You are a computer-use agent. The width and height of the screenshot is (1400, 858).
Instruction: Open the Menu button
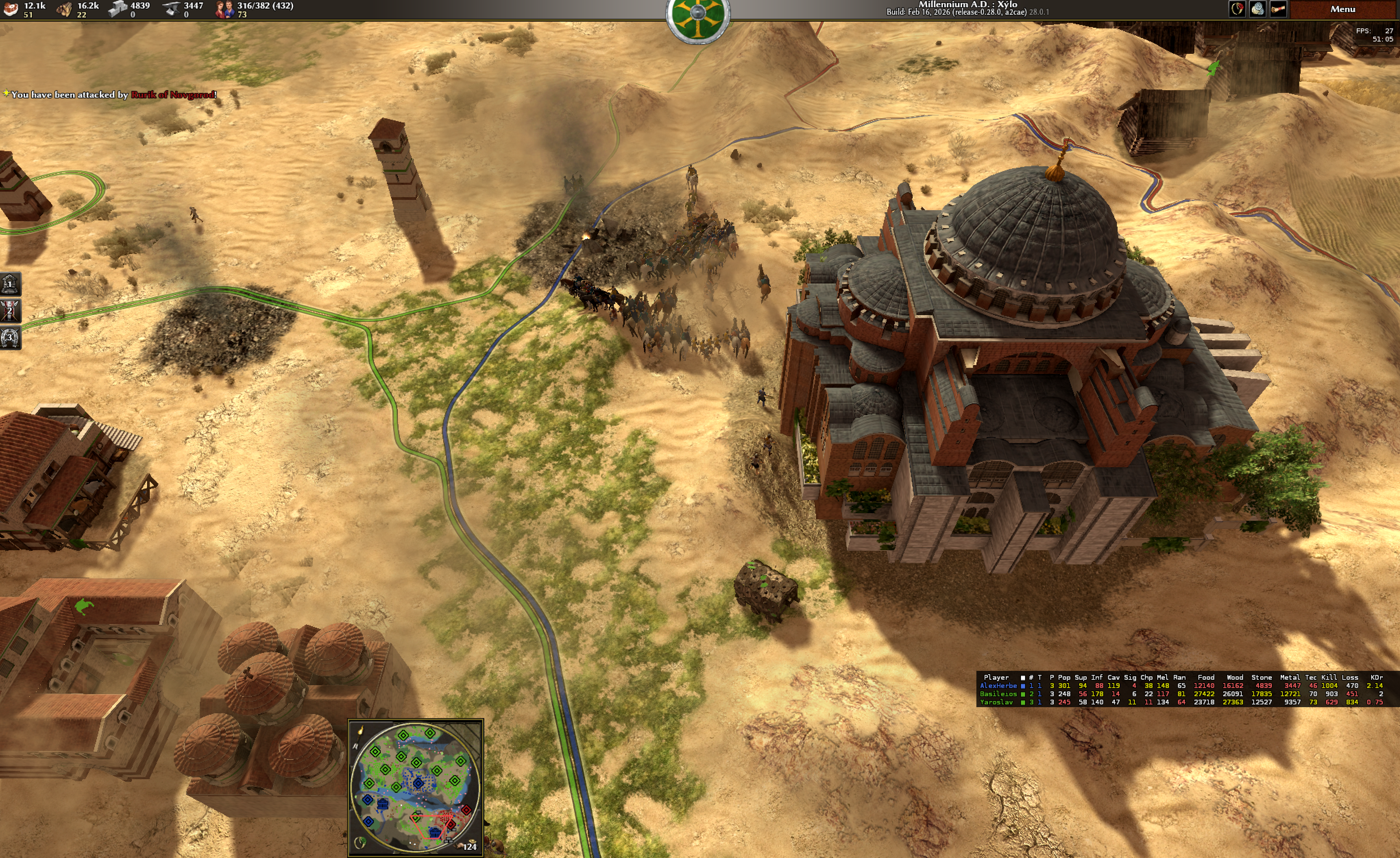click(x=1342, y=9)
